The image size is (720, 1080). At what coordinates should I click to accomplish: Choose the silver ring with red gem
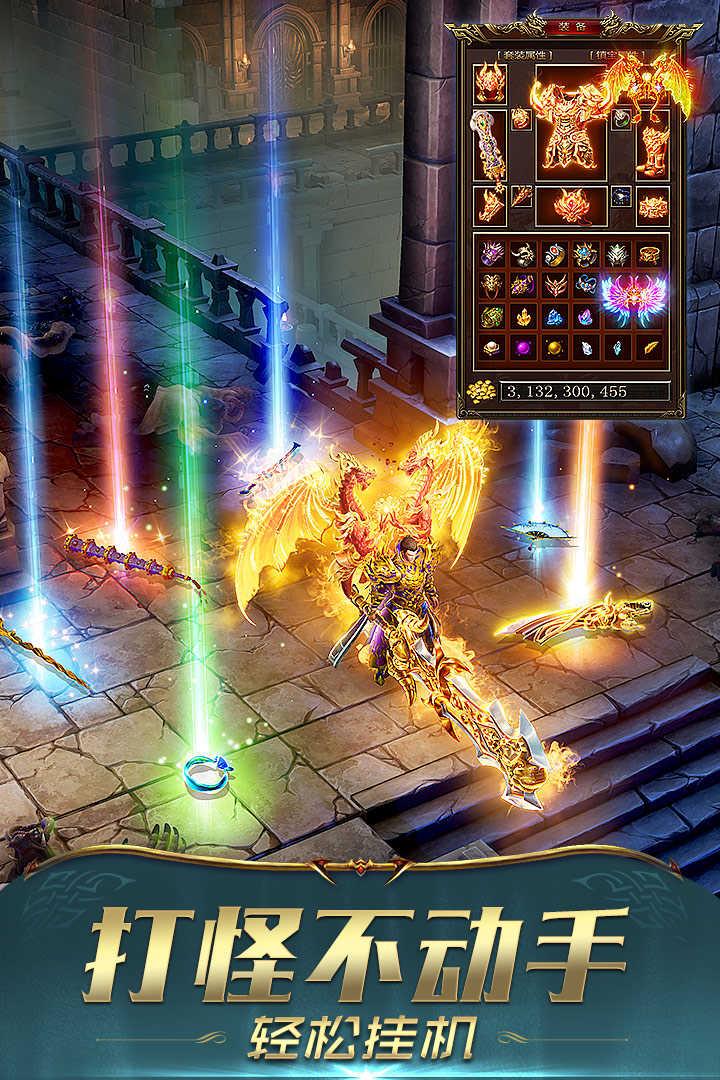(554, 254)
